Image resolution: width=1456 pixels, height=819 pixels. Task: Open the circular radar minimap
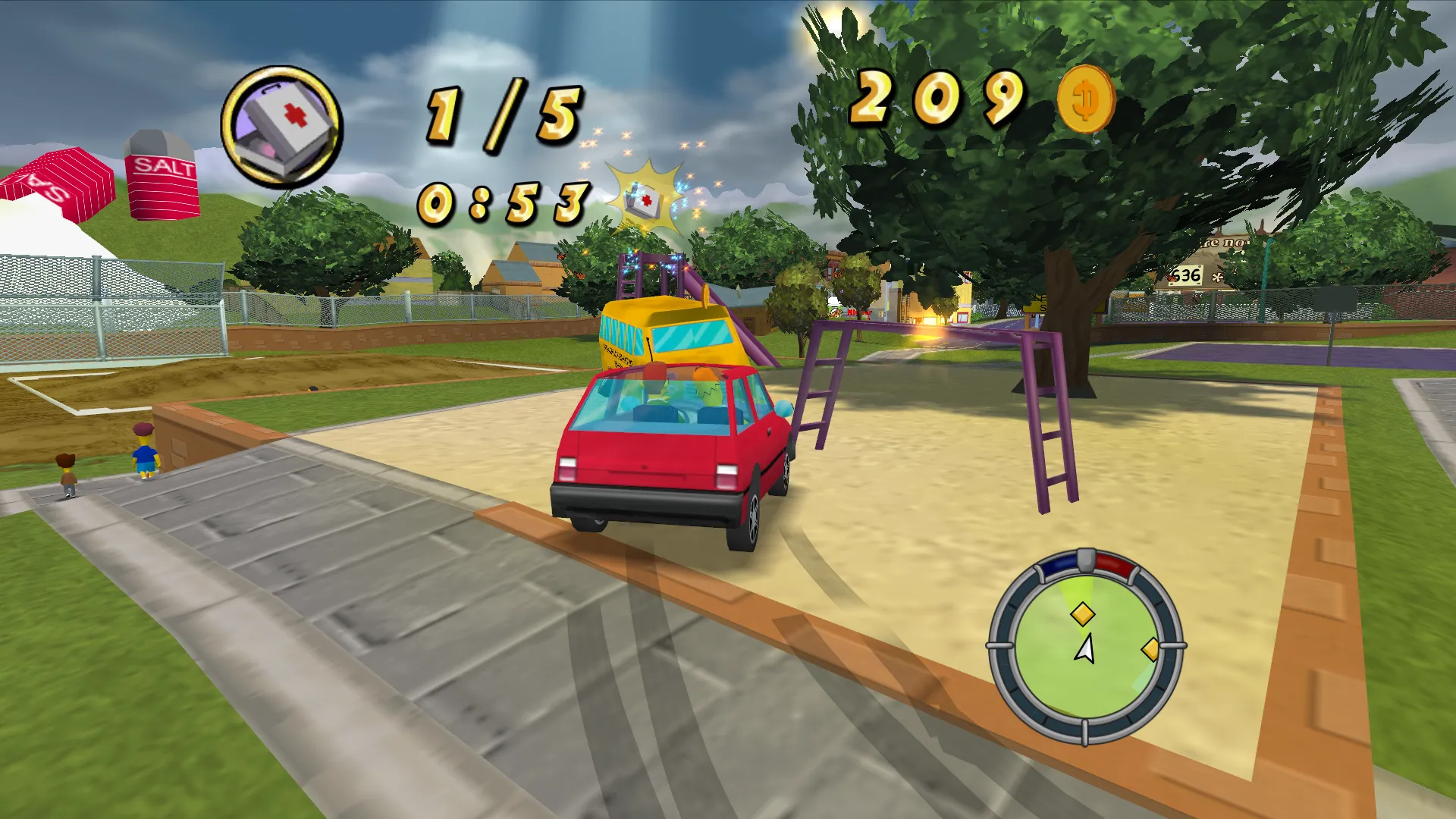click(x=1086, y=647)
